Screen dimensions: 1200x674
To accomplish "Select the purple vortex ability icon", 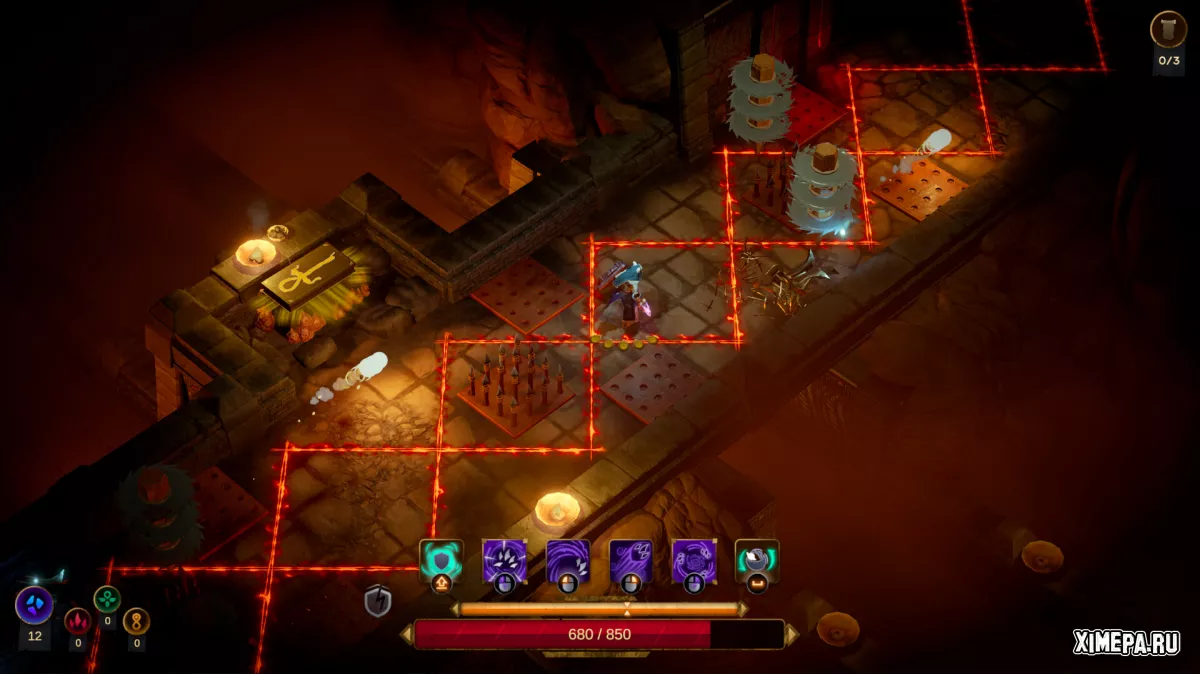I will point(694,561).
